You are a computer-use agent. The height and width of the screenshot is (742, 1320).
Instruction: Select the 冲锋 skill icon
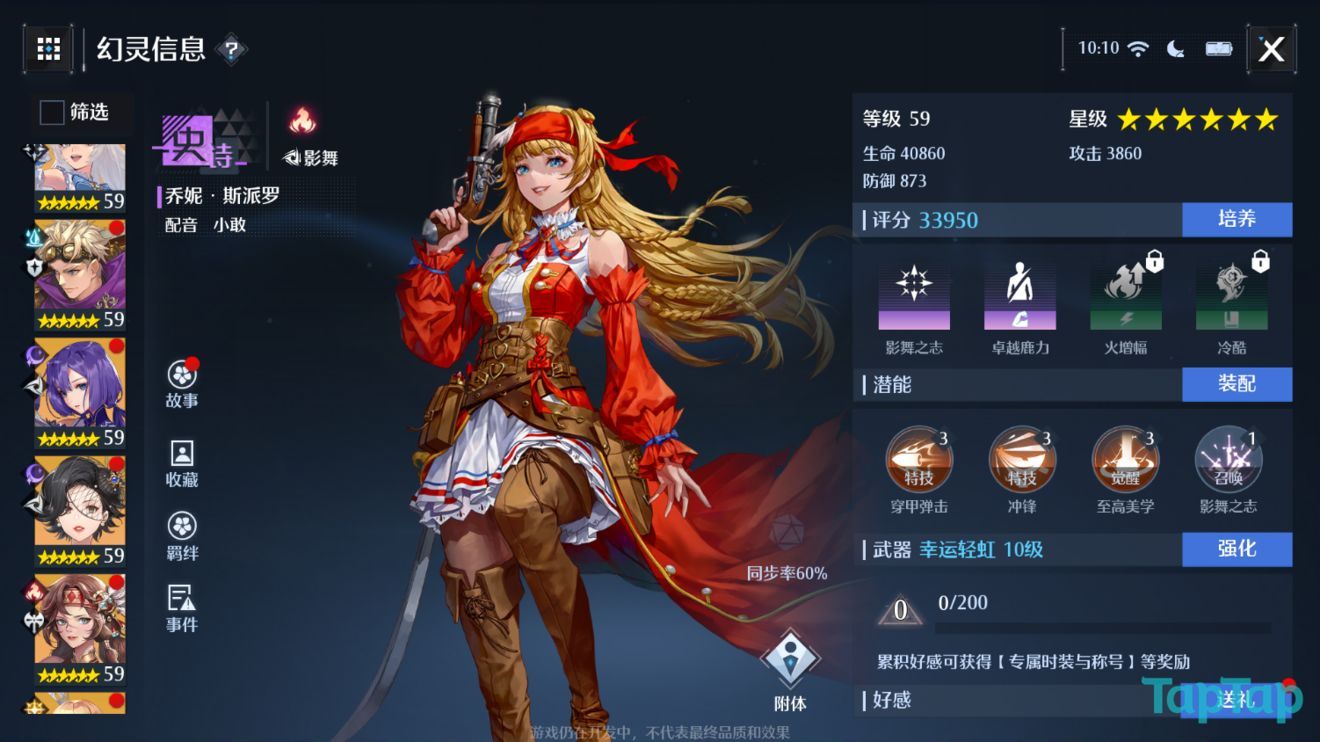[1023, 460]
